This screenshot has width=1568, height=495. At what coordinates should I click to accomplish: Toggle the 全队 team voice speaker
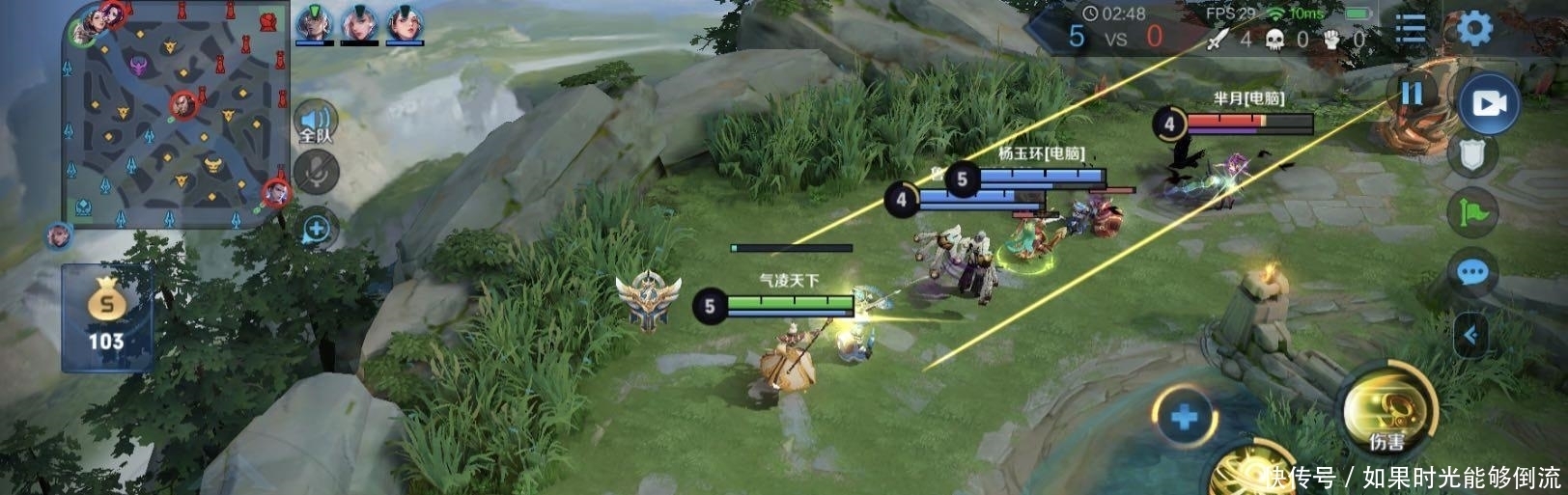tap(316, 123)
